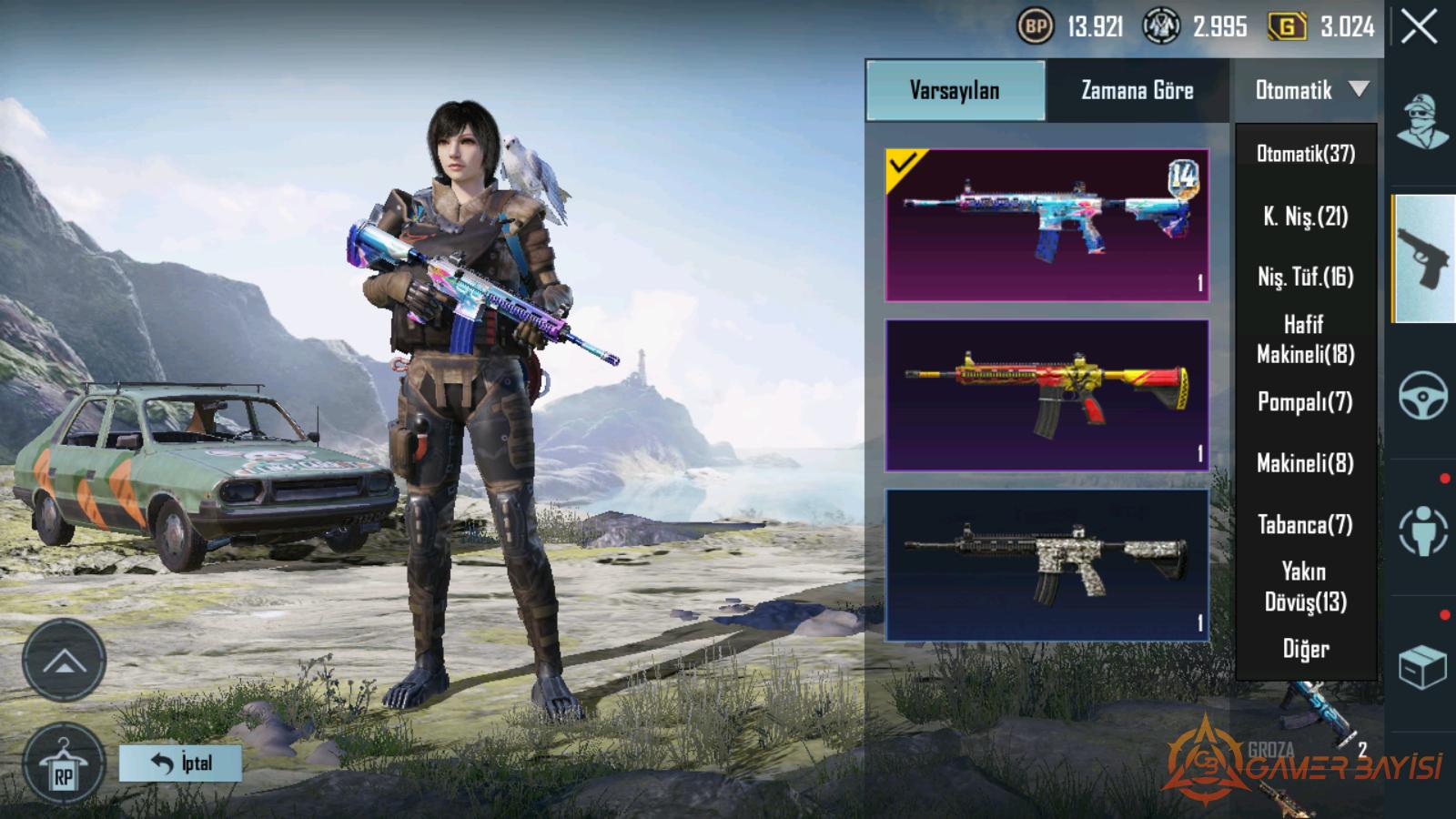Click the İptal cancel button
Viewport: 1456px width, 819px height.
coord(180,763)
